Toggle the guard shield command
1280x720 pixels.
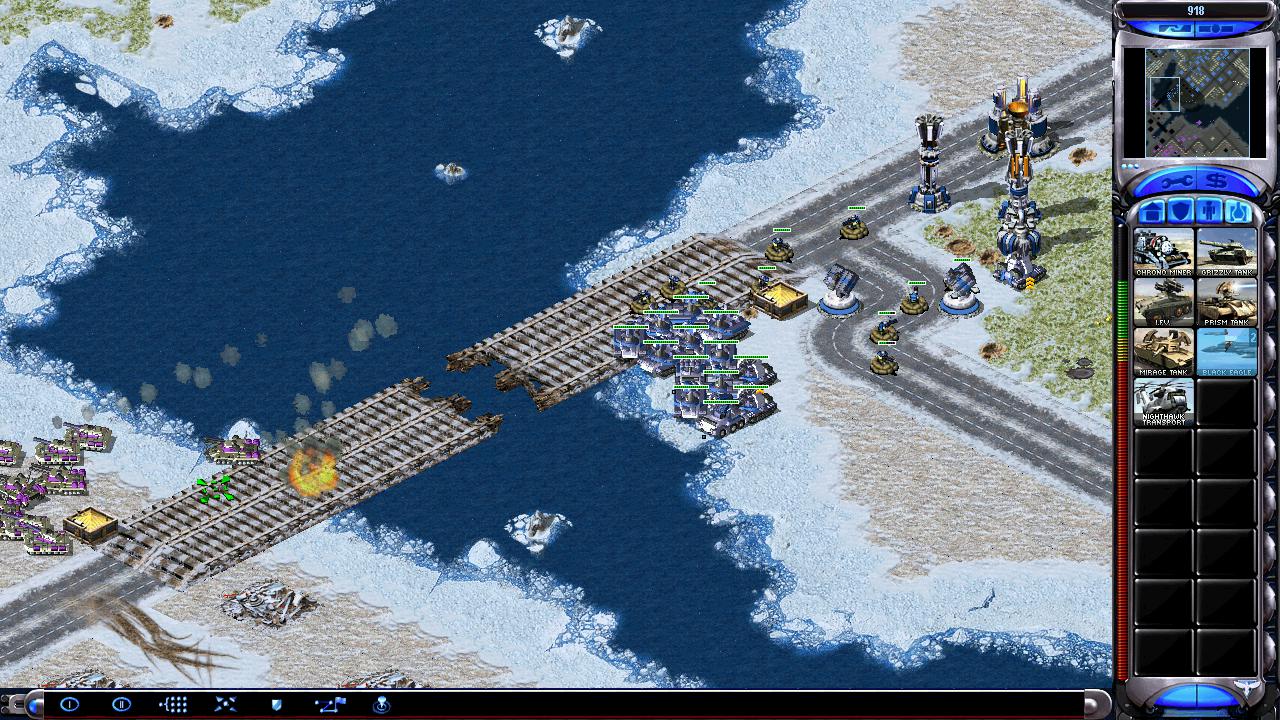pos(277,704)
